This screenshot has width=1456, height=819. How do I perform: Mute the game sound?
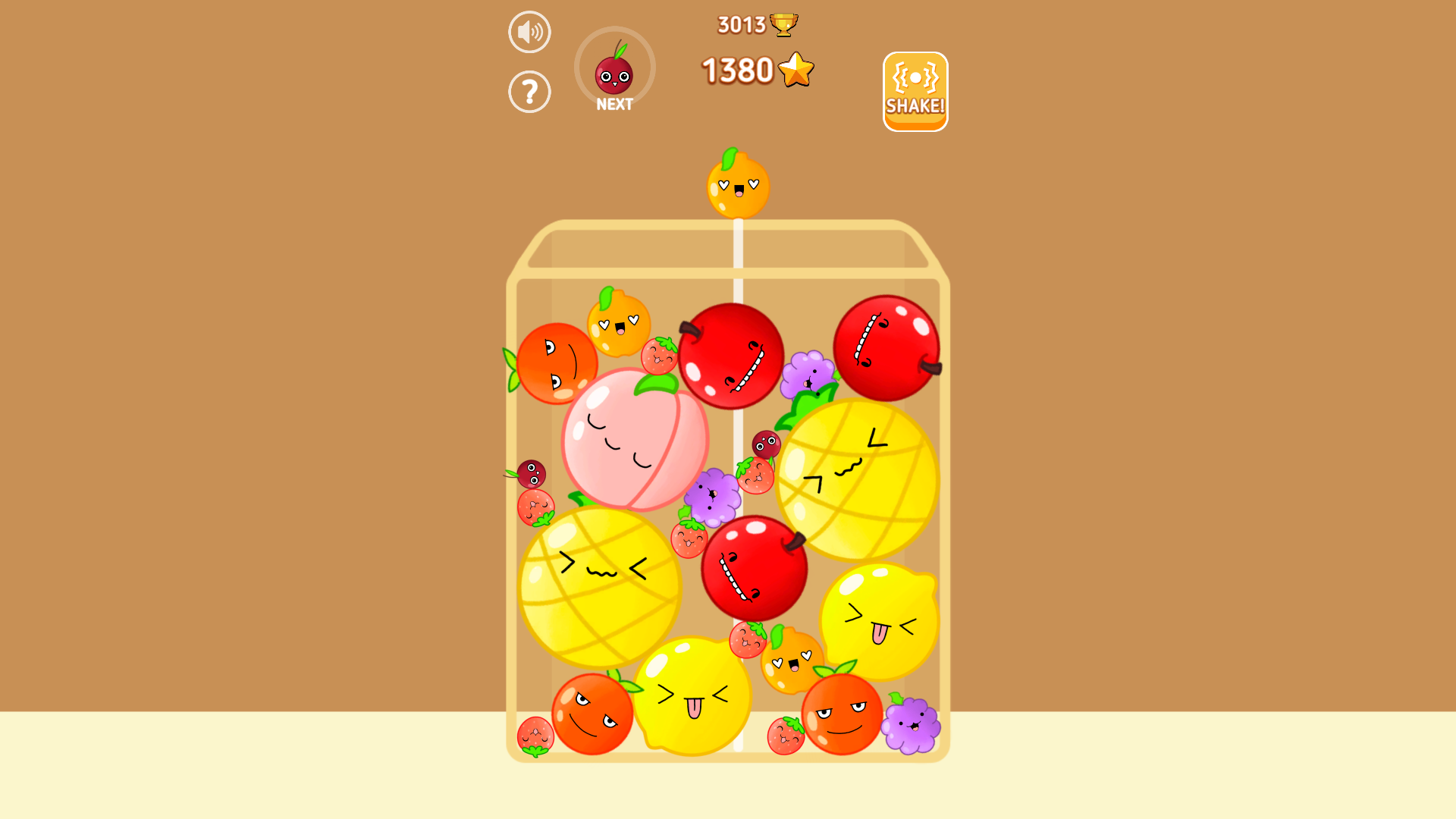[529, 31]
